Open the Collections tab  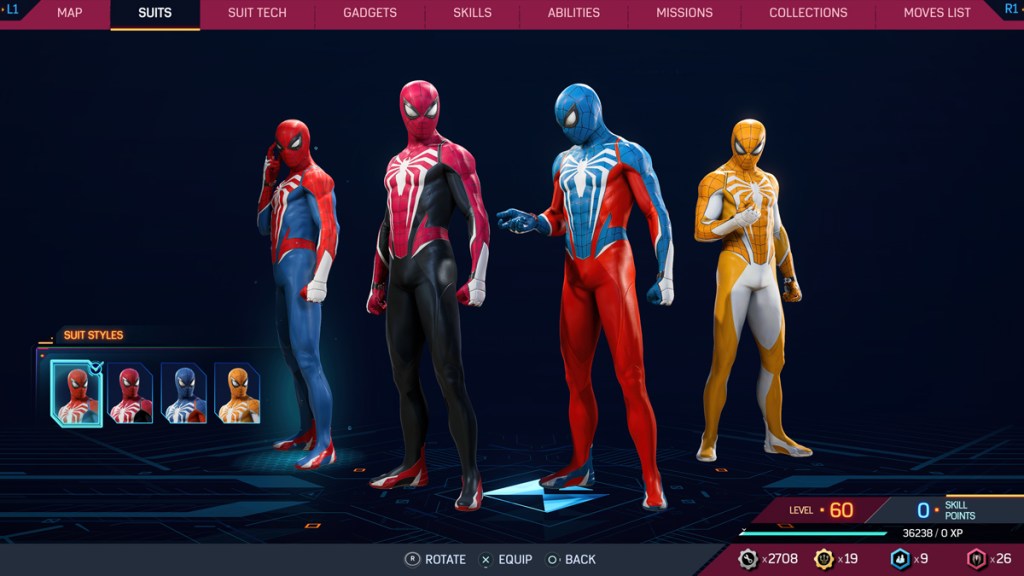(x=808, y=13)
